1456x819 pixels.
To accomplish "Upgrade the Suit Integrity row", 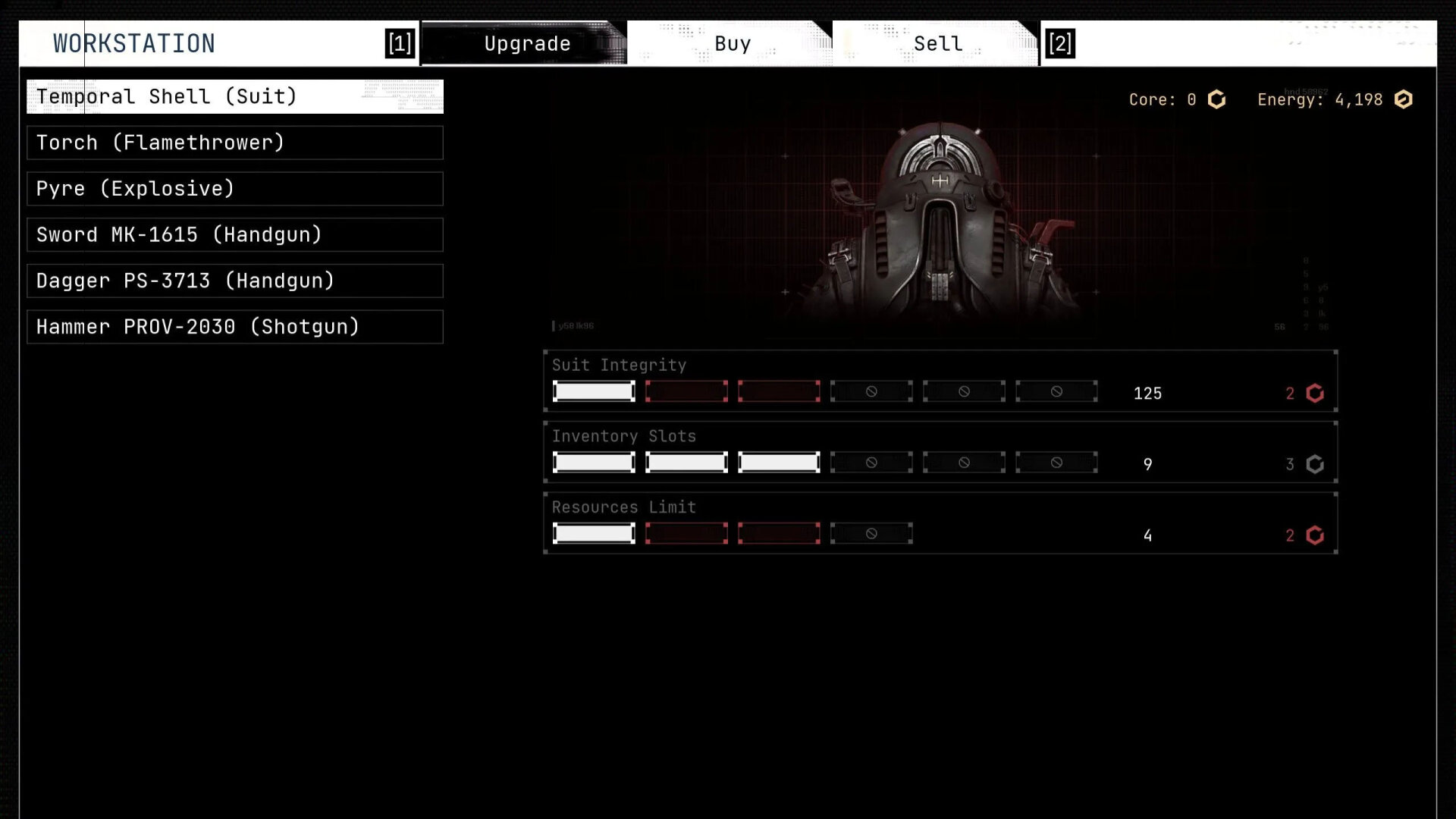I will [x=940, y=381].
